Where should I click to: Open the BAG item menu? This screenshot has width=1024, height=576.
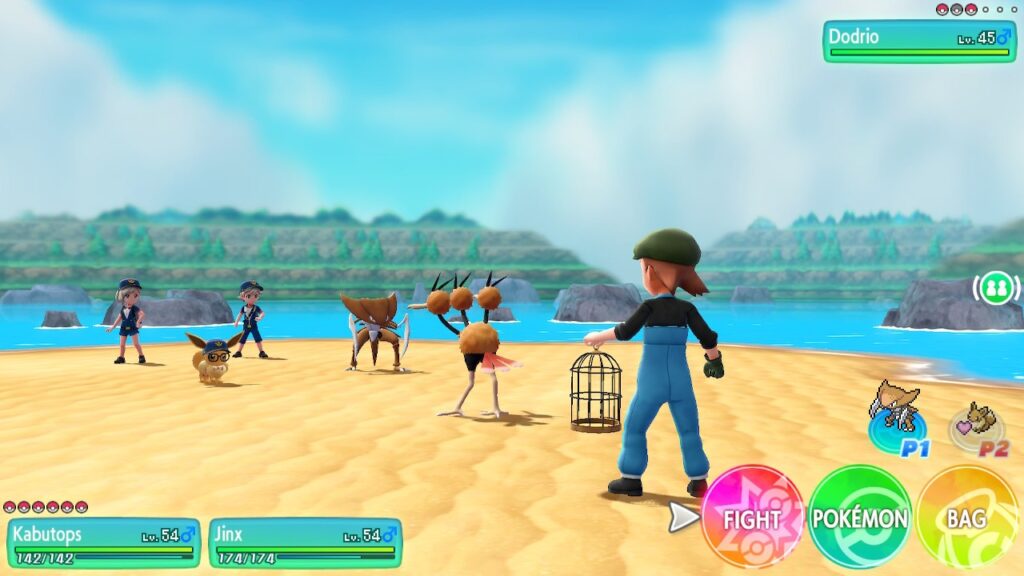(966, 517)
